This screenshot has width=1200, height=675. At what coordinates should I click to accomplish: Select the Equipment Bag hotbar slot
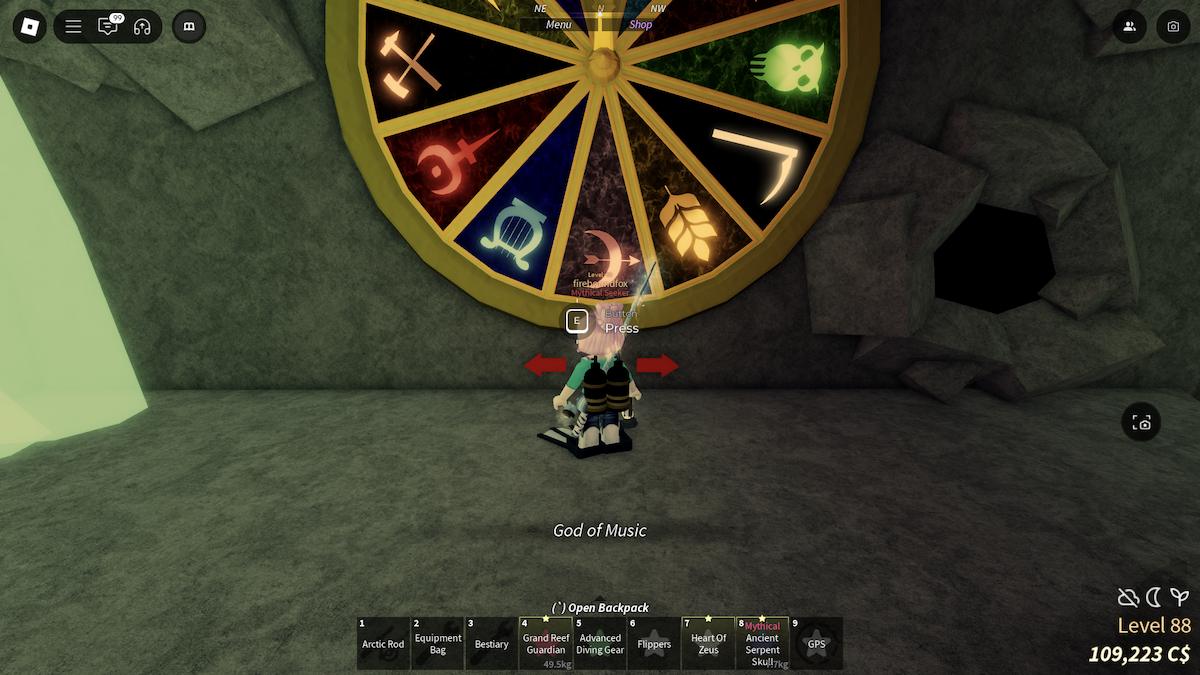tap(438, 643)
